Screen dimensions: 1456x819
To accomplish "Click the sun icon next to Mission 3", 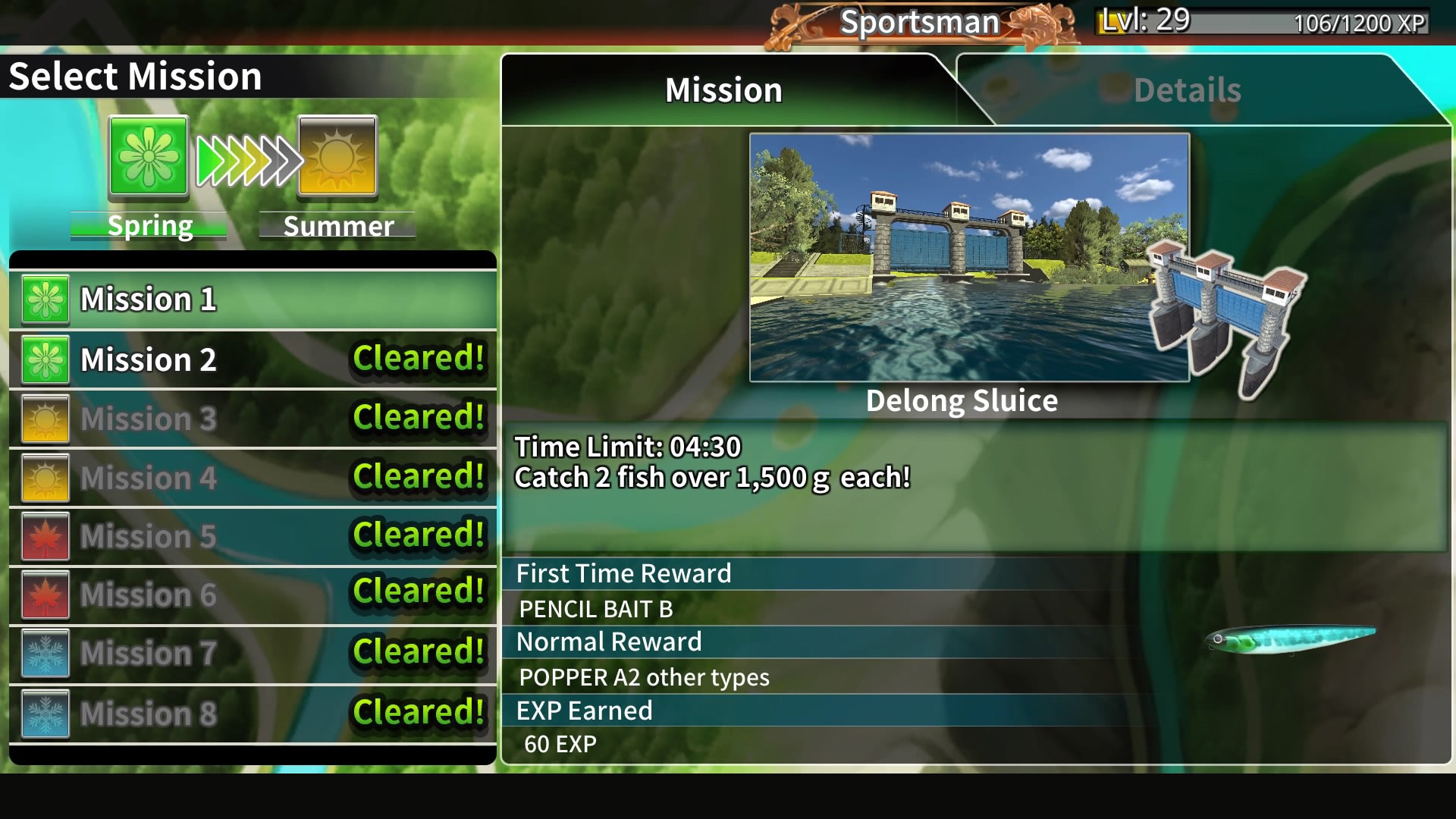I will coord(45,419).
